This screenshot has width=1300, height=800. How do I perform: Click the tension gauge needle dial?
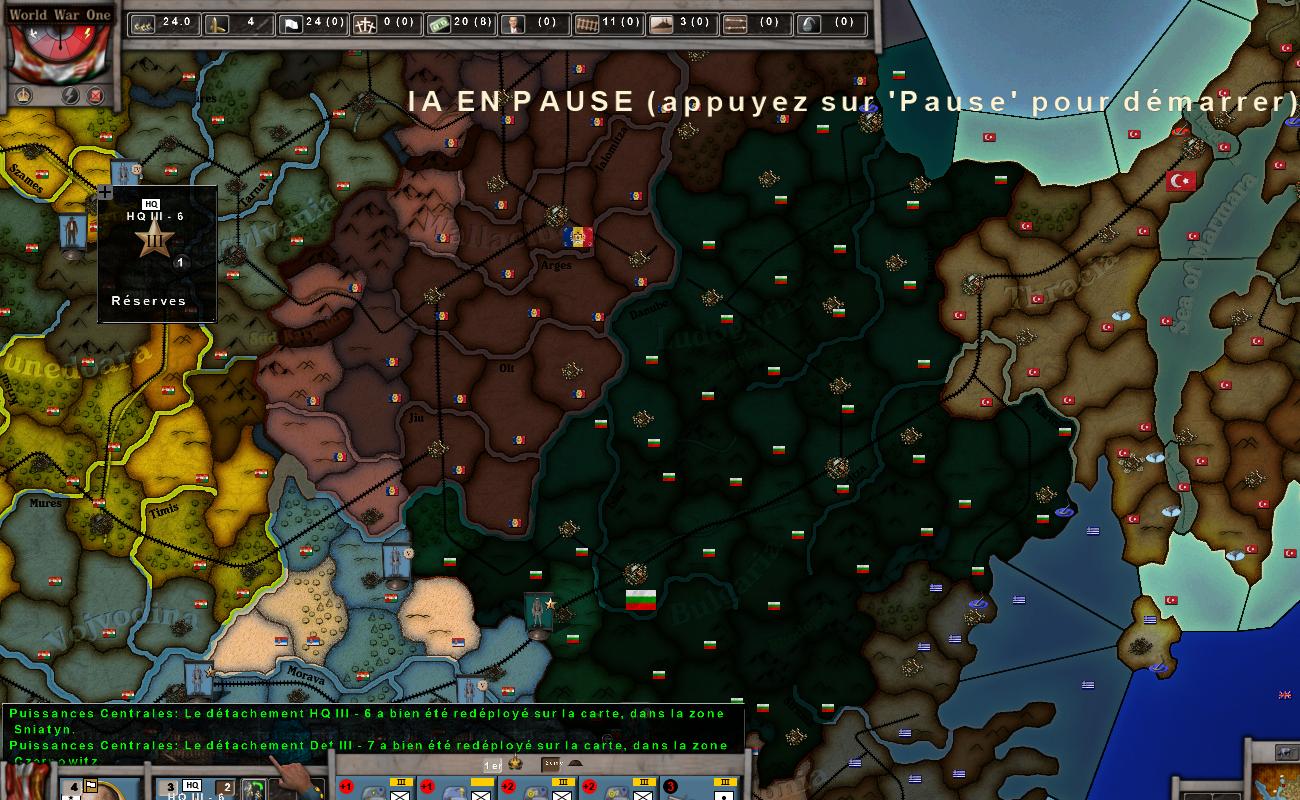click(x=60, y=44)
